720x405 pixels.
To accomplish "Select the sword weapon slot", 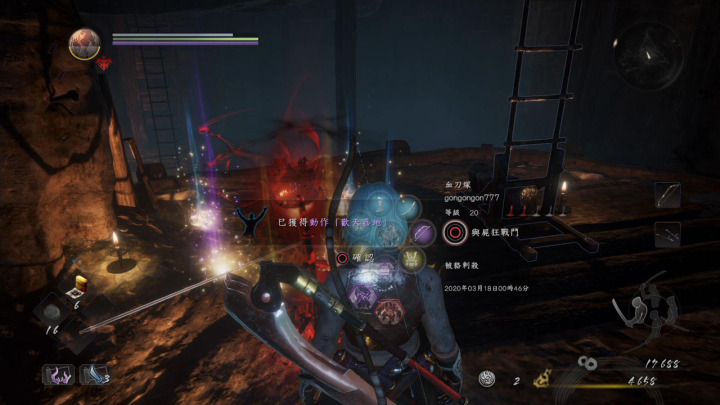I will click(667, 194).
